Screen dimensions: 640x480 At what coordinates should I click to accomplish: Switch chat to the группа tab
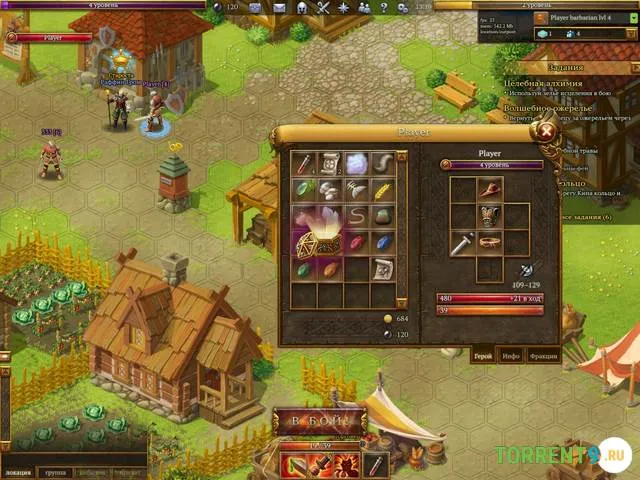coord(56,472)
